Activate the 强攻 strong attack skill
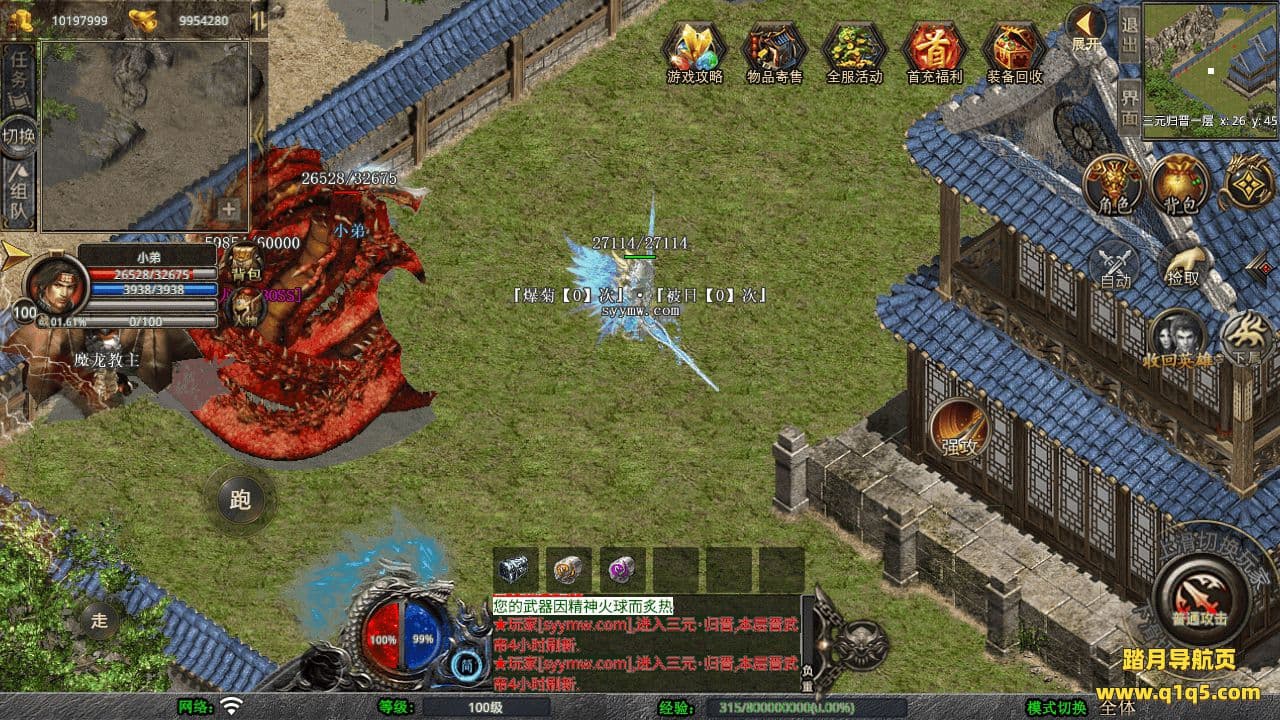The width and height of the screenshot is (1280, 720). [x=959, y=431]
